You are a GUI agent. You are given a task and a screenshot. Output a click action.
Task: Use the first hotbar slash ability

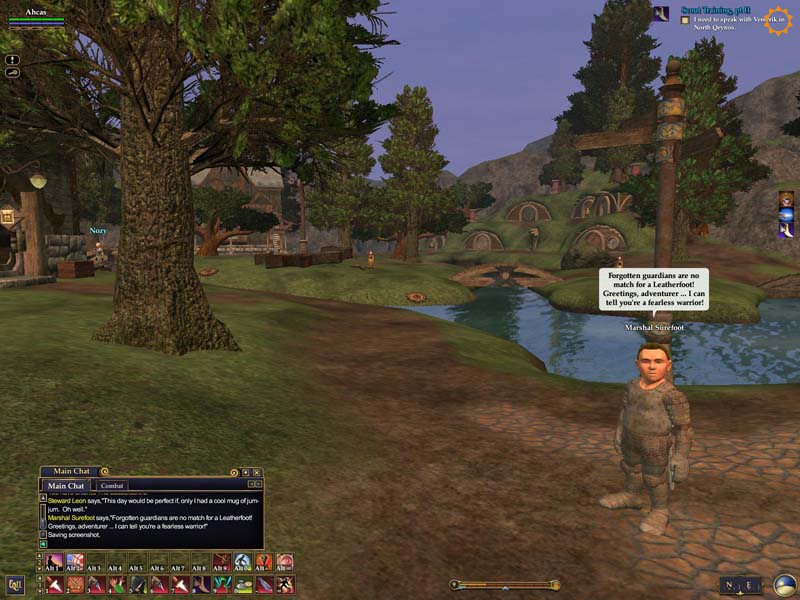[x=54, y=585]
